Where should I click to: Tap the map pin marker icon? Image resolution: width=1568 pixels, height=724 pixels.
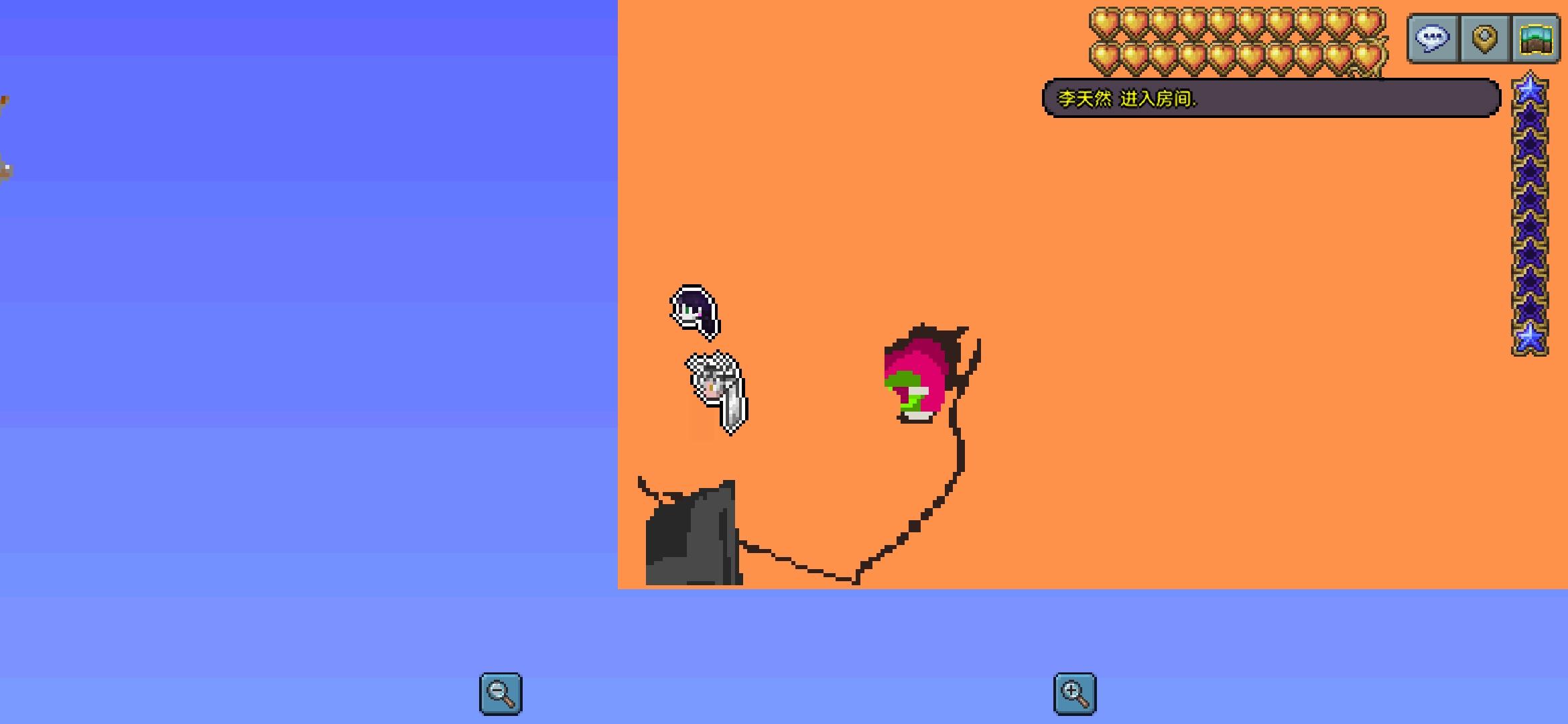coord(1484,38)
